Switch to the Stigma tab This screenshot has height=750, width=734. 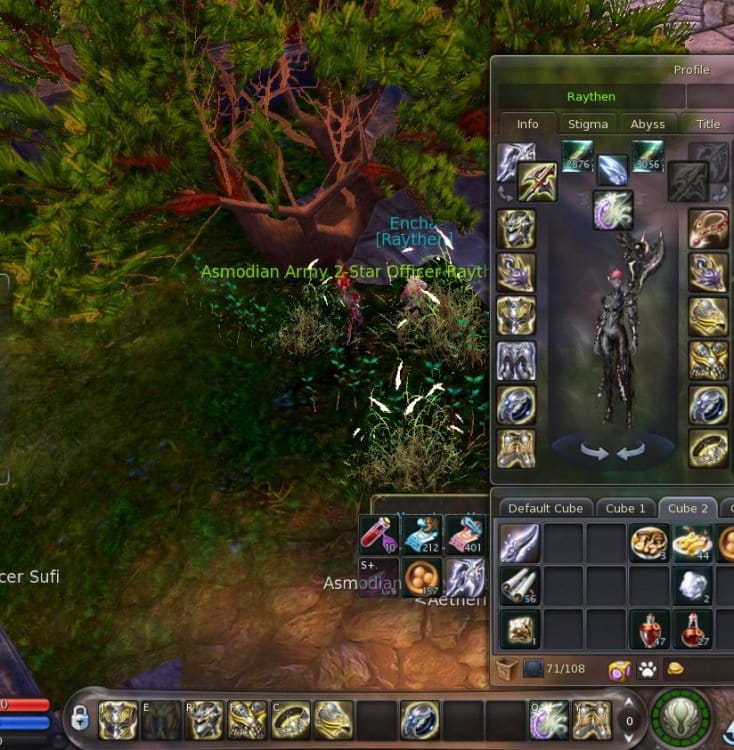coord(587,124)
